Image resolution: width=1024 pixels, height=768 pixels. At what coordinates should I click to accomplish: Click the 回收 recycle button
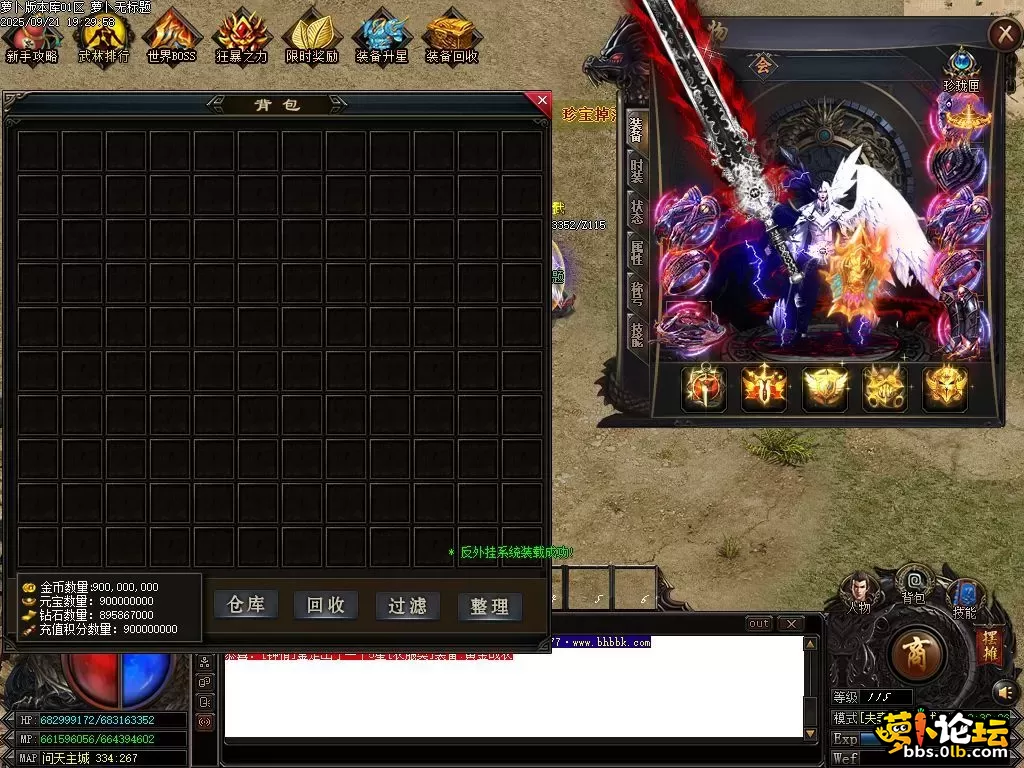(x=326, y=605)
